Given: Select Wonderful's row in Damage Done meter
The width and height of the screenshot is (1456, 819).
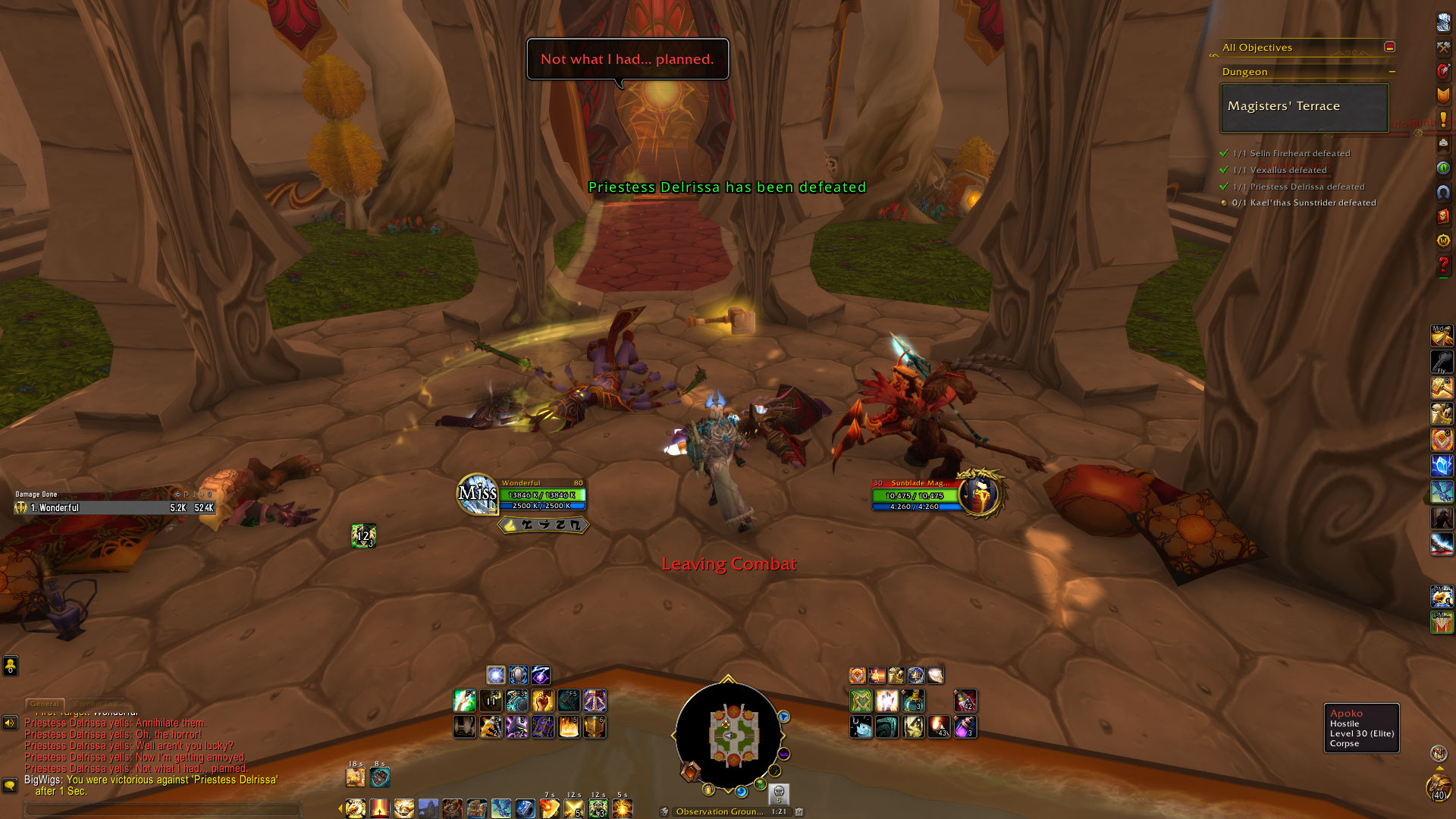Looking at the screenshot, I should pos(114,508).
